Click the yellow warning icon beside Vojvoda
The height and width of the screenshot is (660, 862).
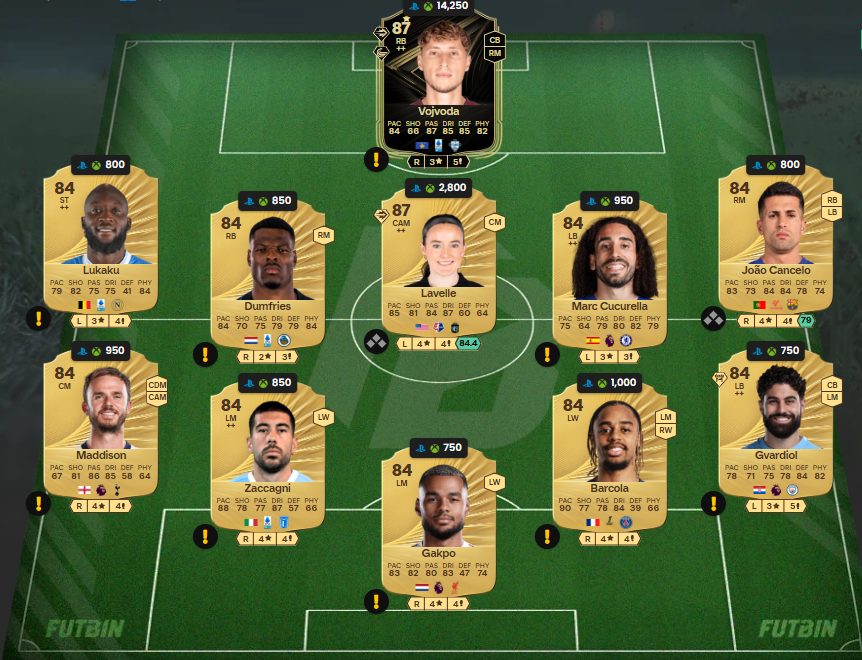(x=376, y=158)
